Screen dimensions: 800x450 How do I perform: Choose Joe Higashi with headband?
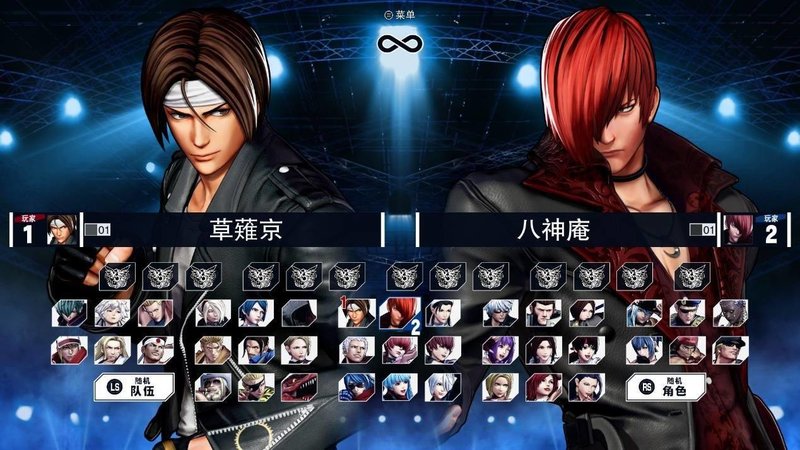click(x=154, y=350)
